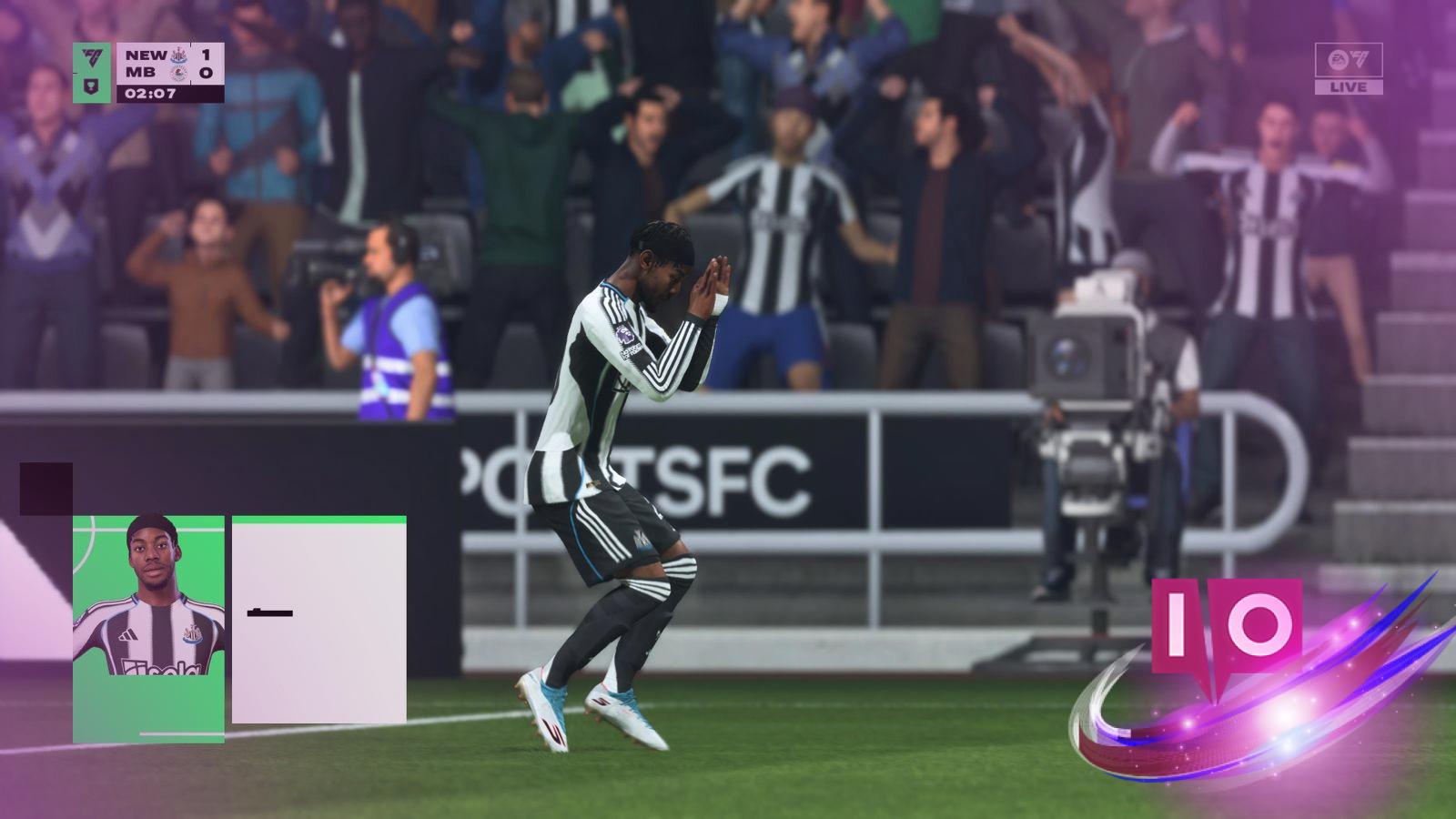The height and width of the screenshot is (819, 1456).
Task: Click the adidas logo on the player card jersey
Action: (129, 635)
